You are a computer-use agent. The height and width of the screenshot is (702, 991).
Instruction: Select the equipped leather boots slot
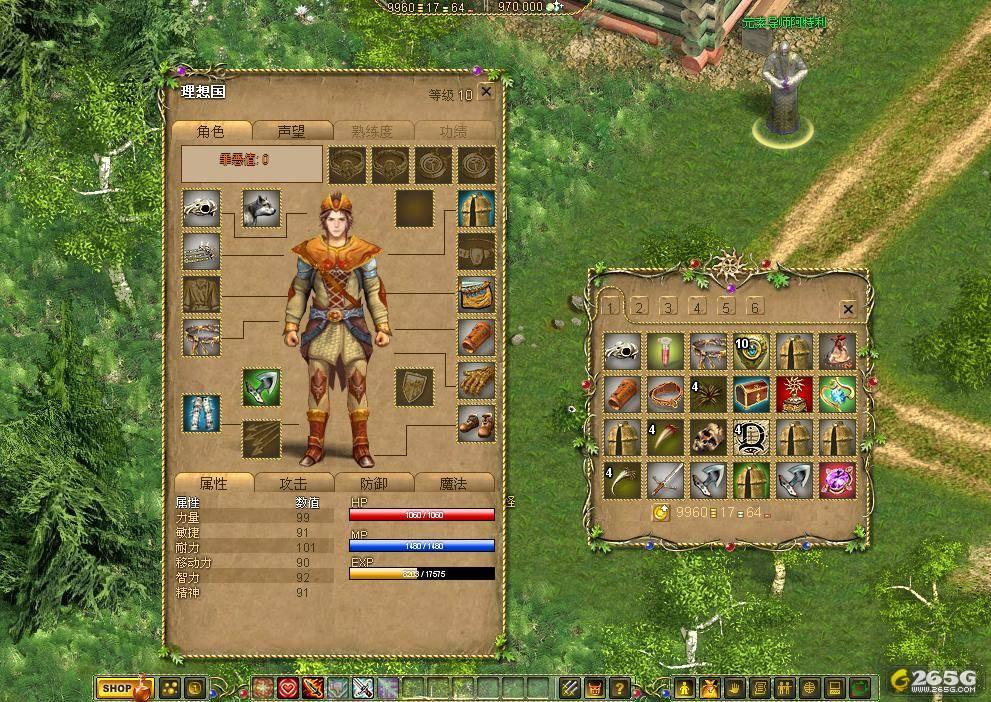pos(477,423)
